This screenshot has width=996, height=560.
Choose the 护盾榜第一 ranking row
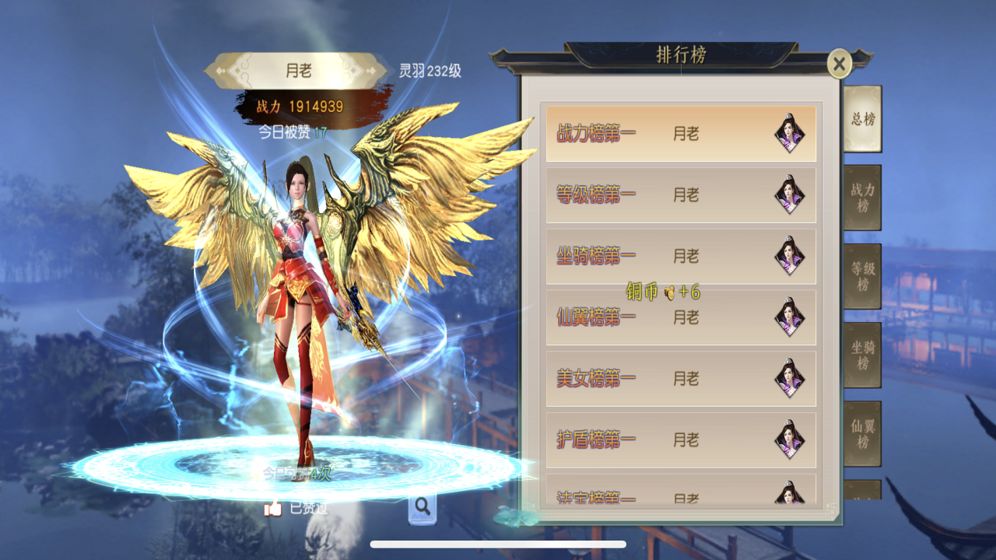(x=679, y=440)
